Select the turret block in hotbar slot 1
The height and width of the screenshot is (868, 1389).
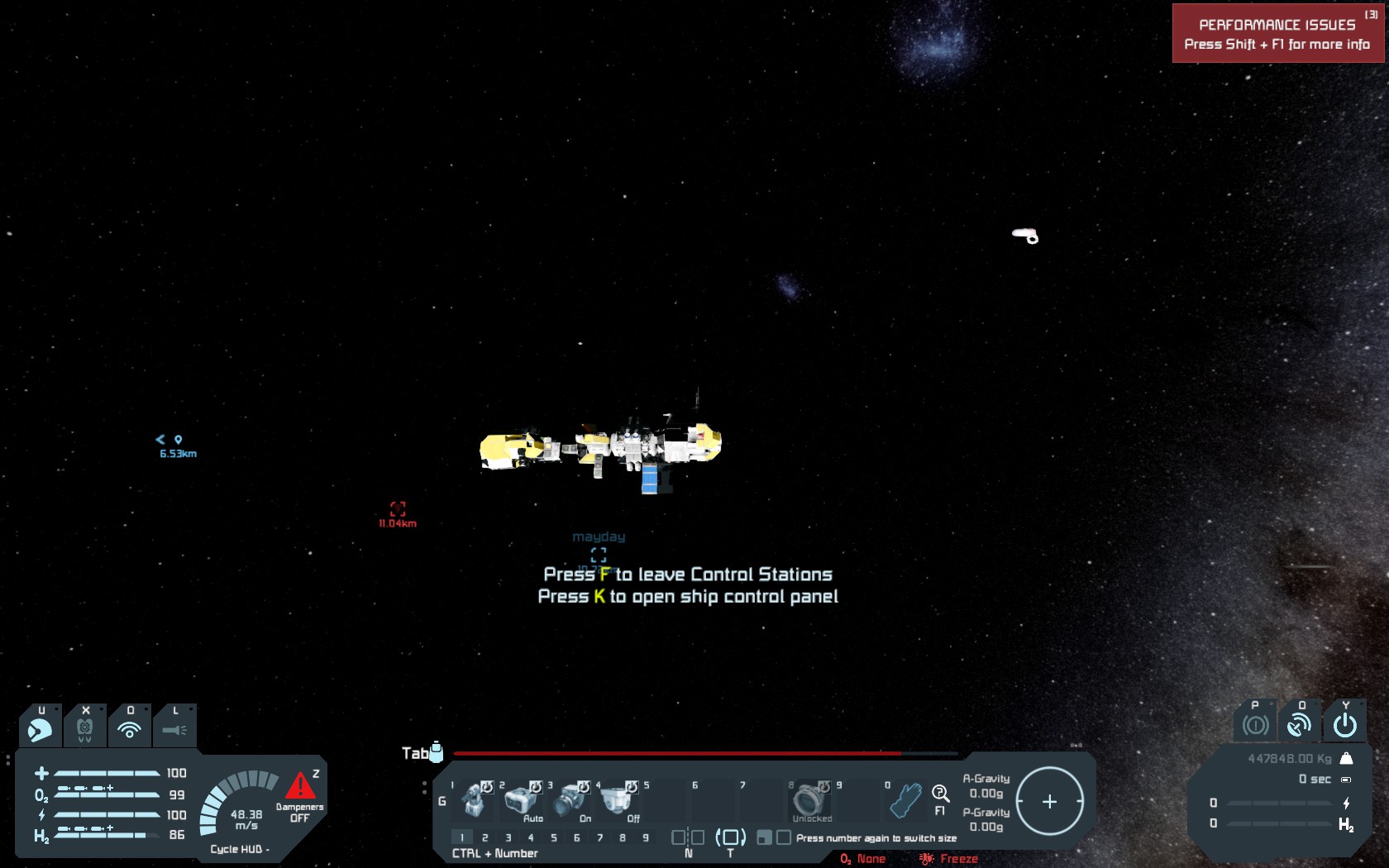pos(475,799)
